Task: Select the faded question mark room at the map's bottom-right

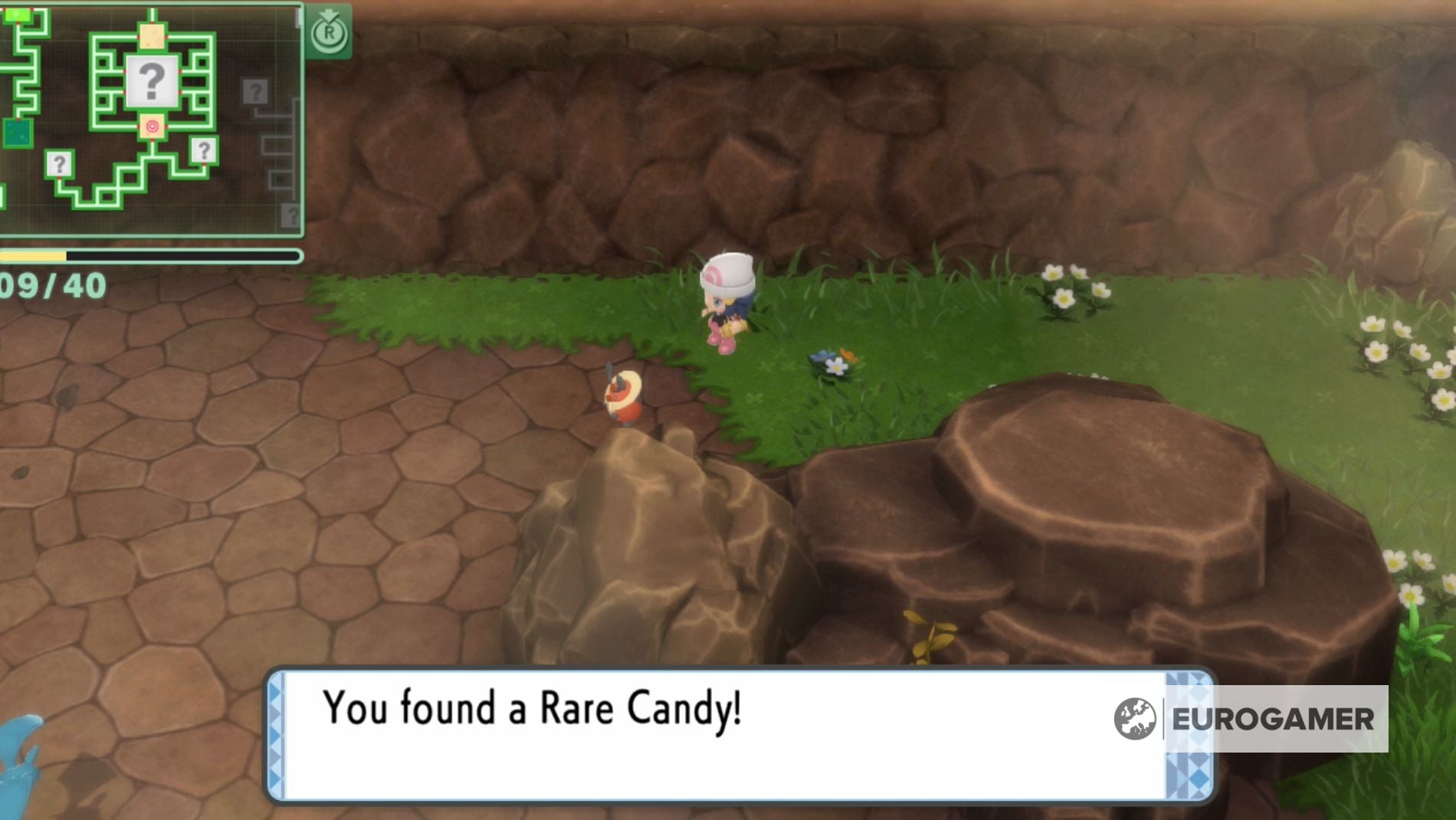Action: click(292, 214)
